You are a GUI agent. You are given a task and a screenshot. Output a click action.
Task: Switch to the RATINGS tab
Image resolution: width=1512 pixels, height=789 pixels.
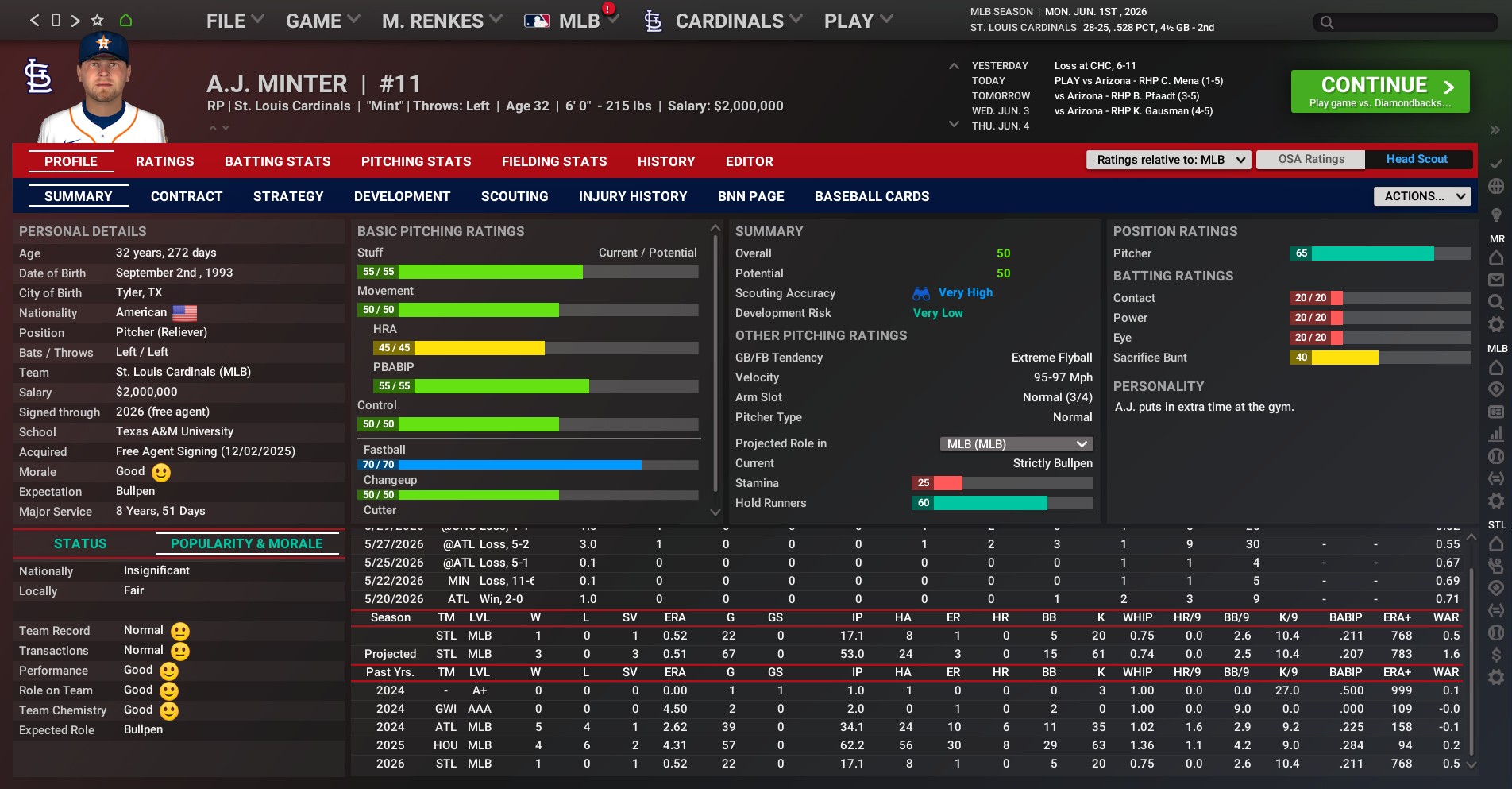[164, 161]
